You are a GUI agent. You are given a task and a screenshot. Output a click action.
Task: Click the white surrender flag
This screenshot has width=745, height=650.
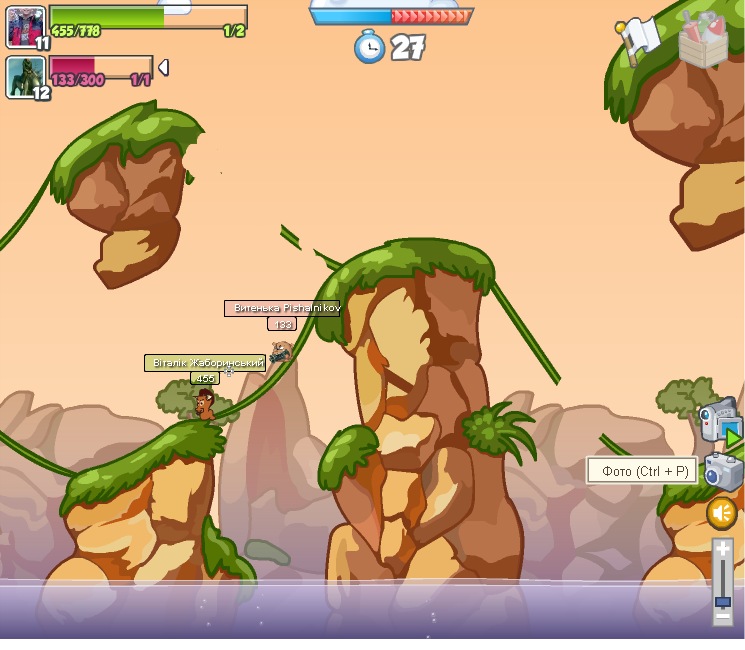pyautogui.click(x=637, y=40)
